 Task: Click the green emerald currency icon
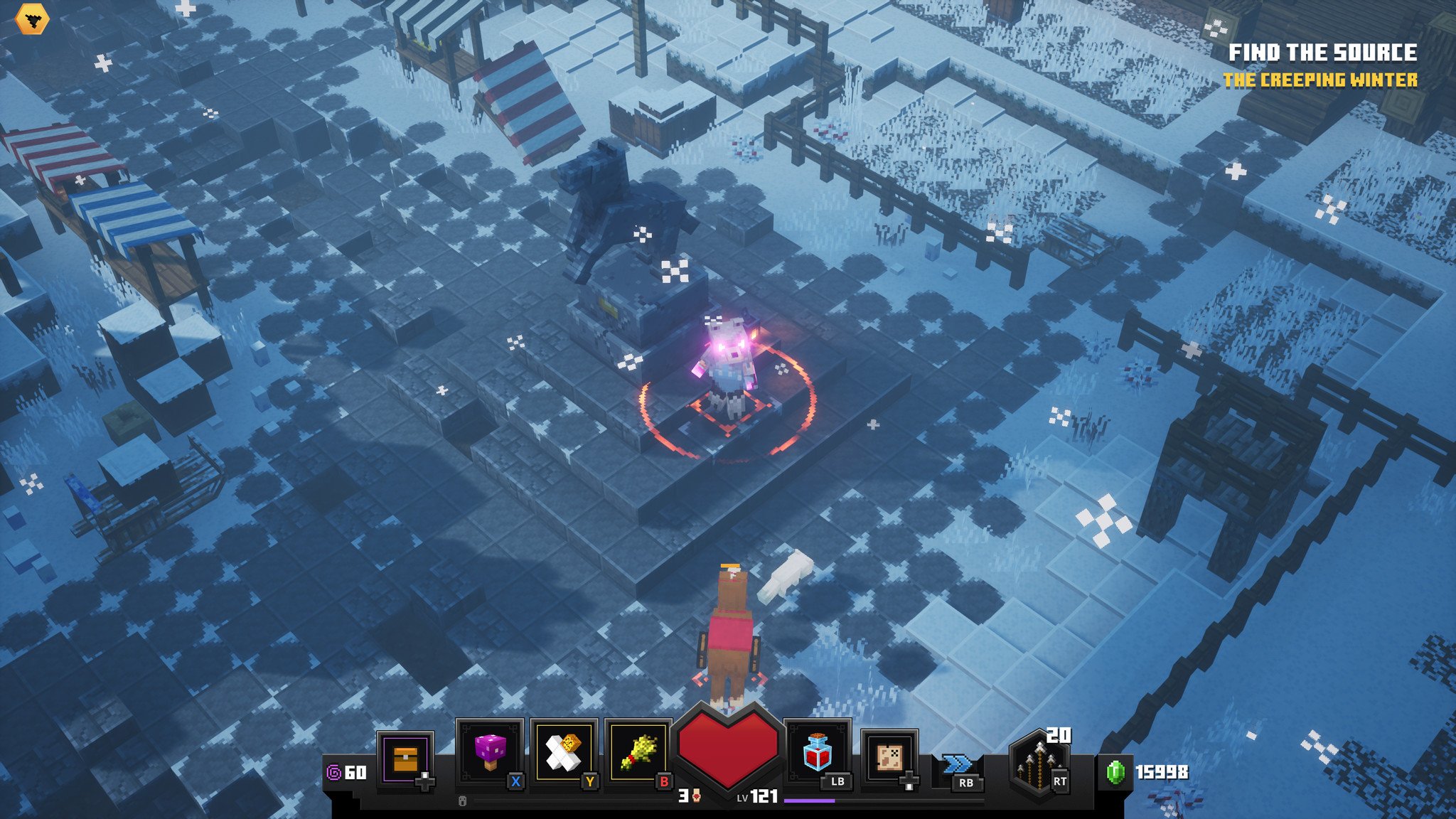[x=1116, y=773]
